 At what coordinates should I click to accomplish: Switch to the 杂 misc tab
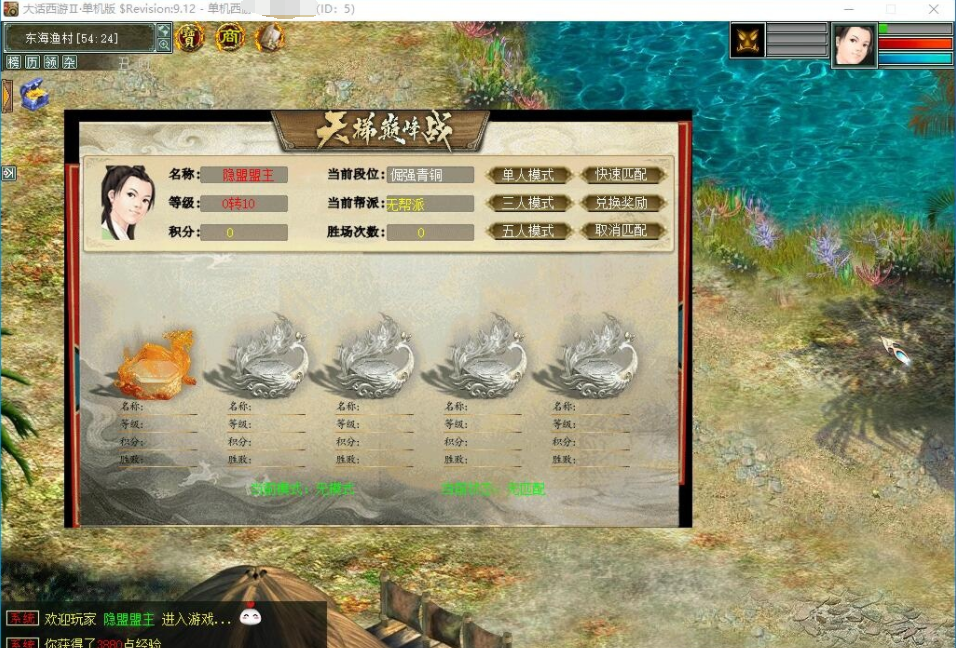[x=69, y=62]
